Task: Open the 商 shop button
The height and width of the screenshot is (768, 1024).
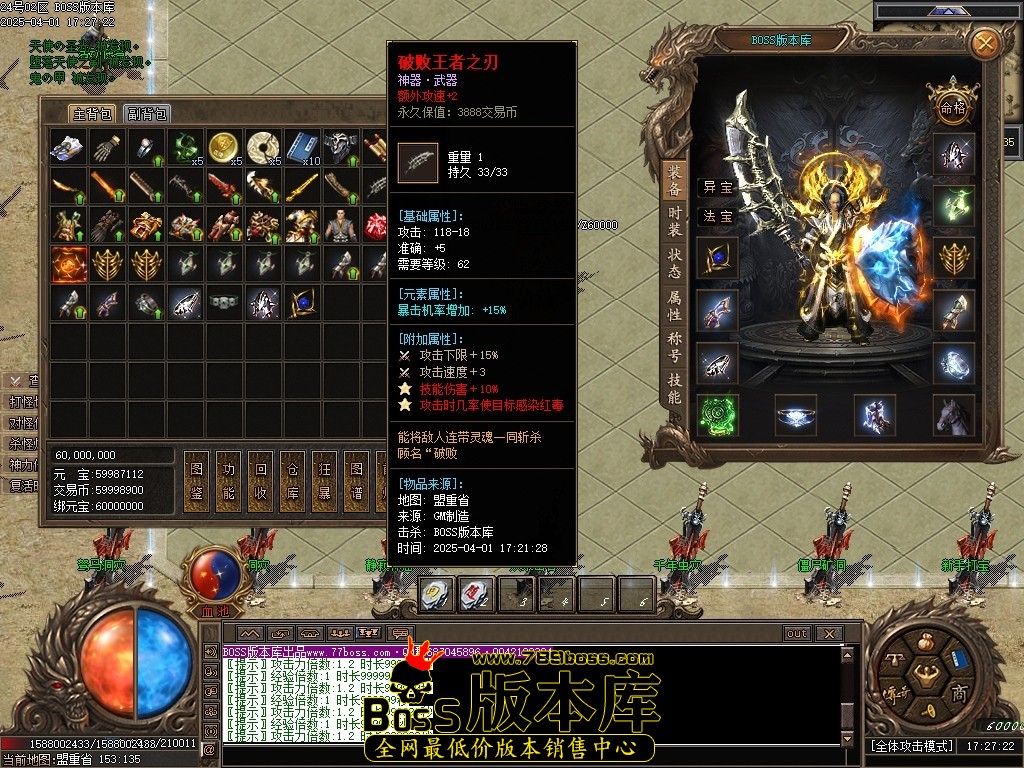Action: 958,694
